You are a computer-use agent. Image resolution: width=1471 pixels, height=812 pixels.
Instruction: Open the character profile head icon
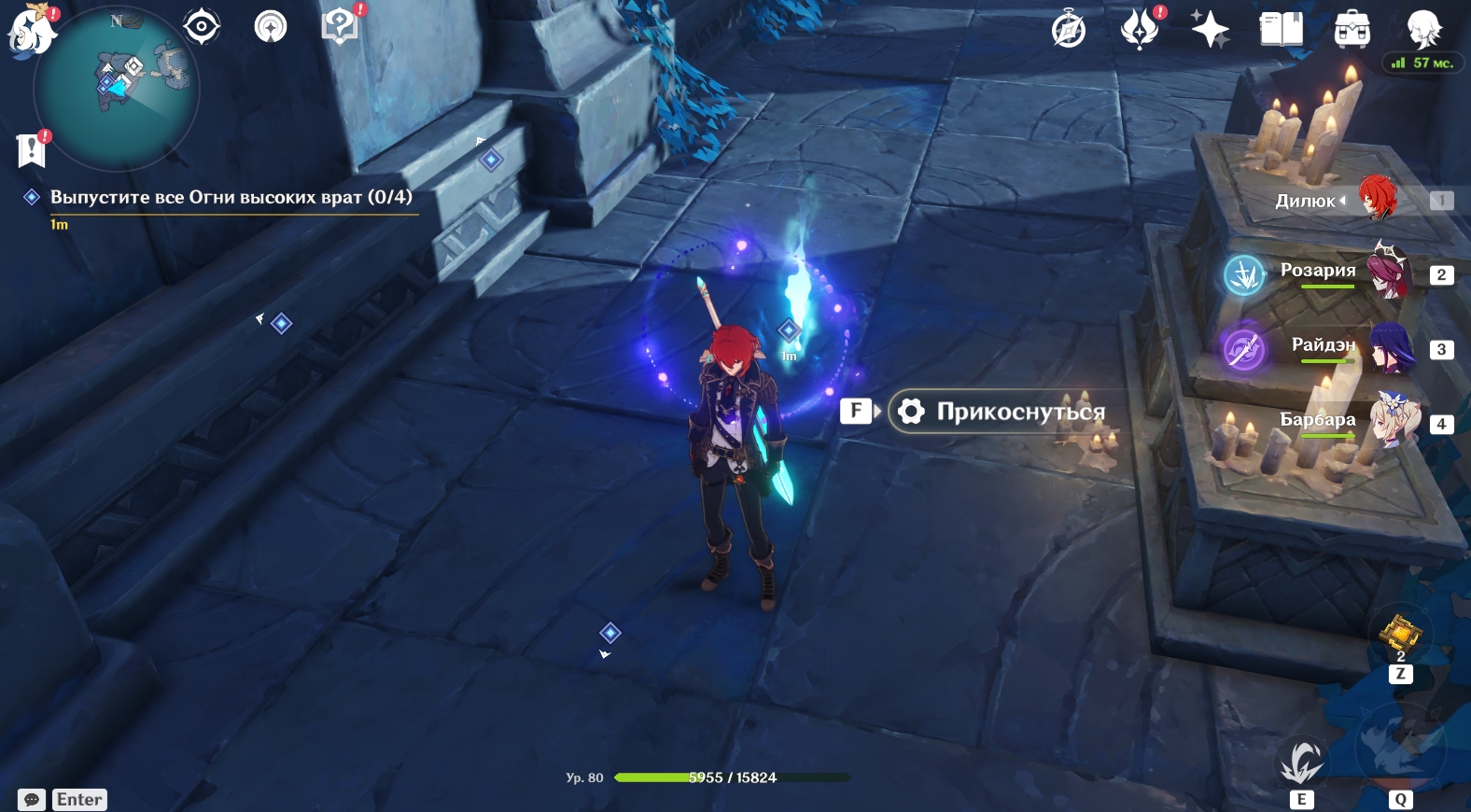1424,29
